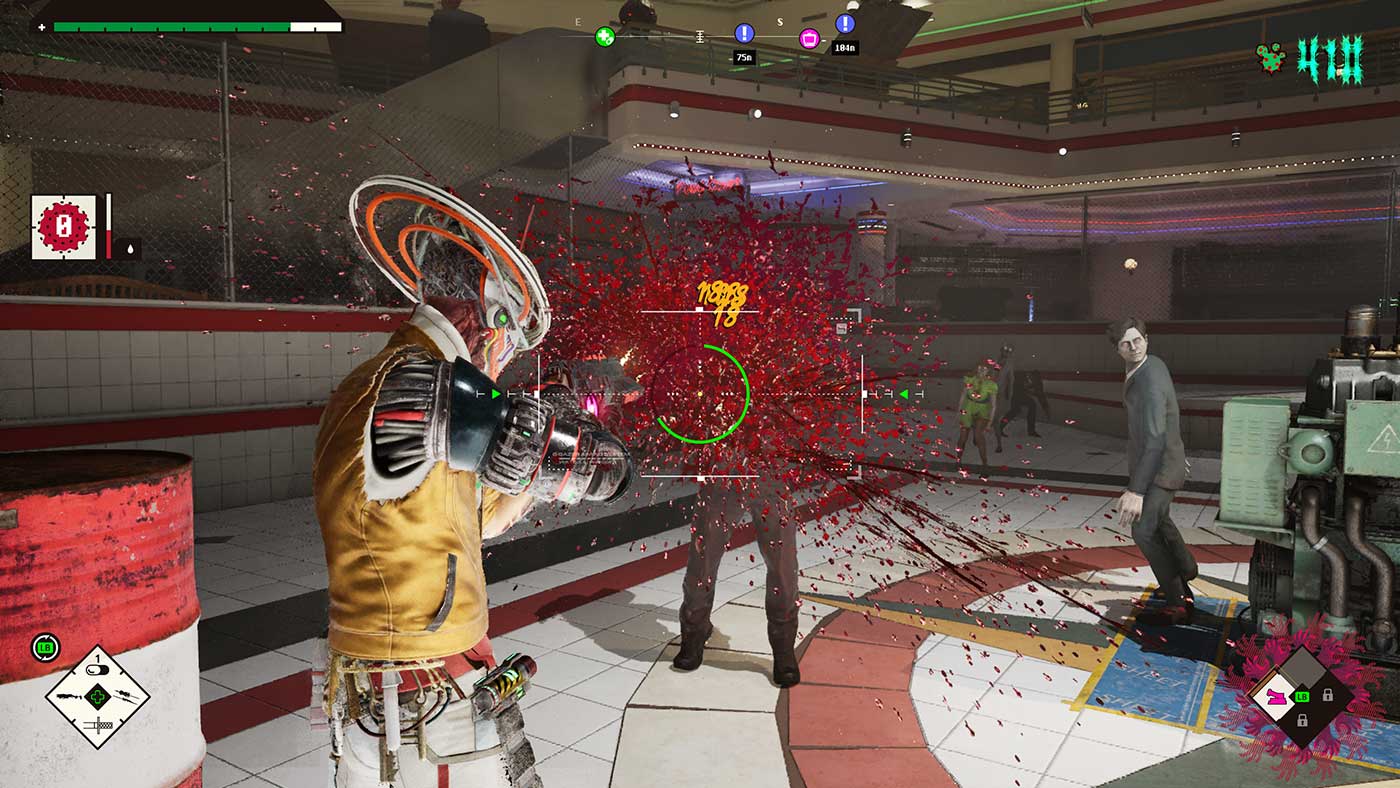Select the red blood emblem icon
The height and width of the screenshot is (788, 1400).
64,227
